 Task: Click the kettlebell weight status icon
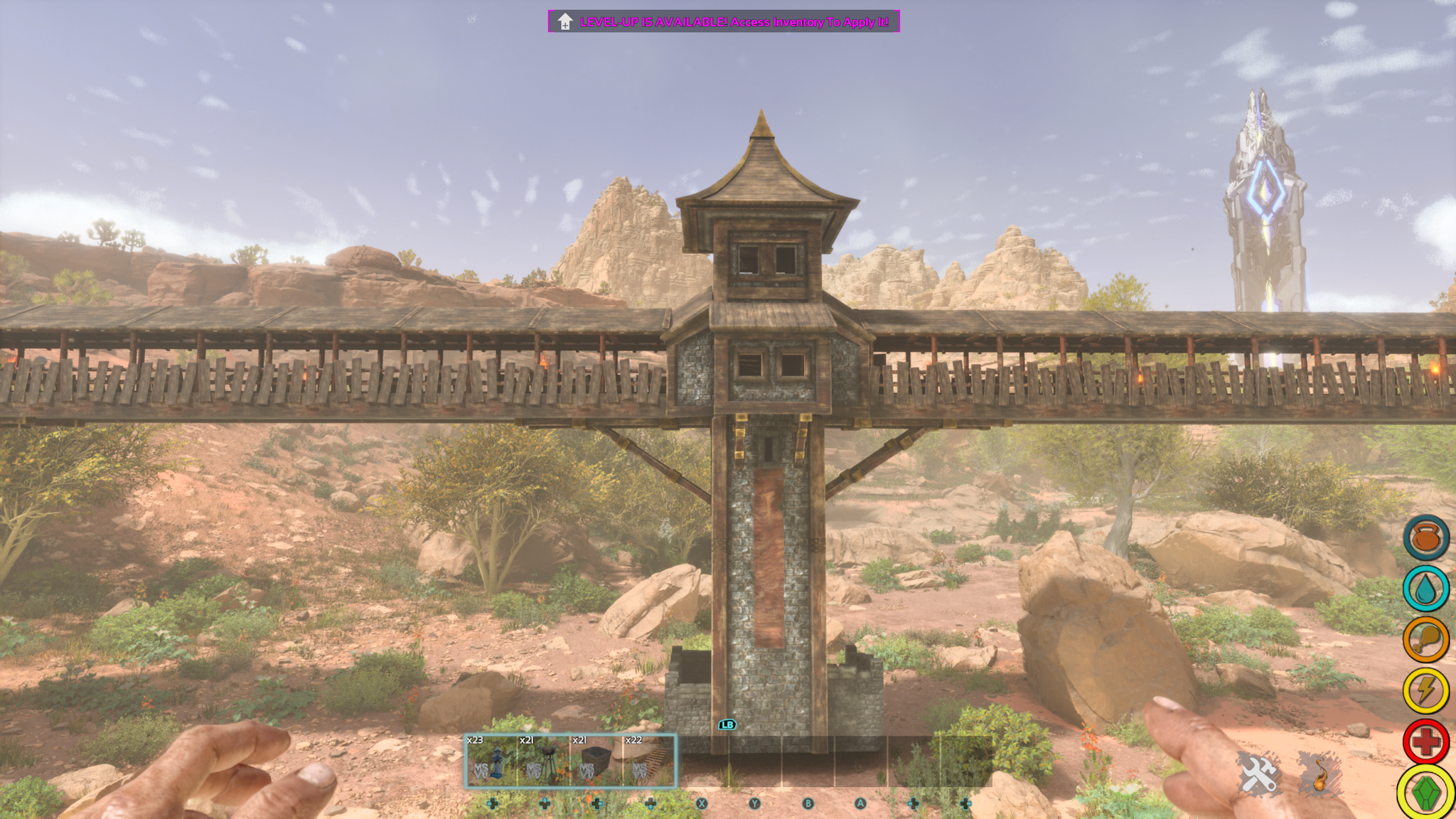1425,537
